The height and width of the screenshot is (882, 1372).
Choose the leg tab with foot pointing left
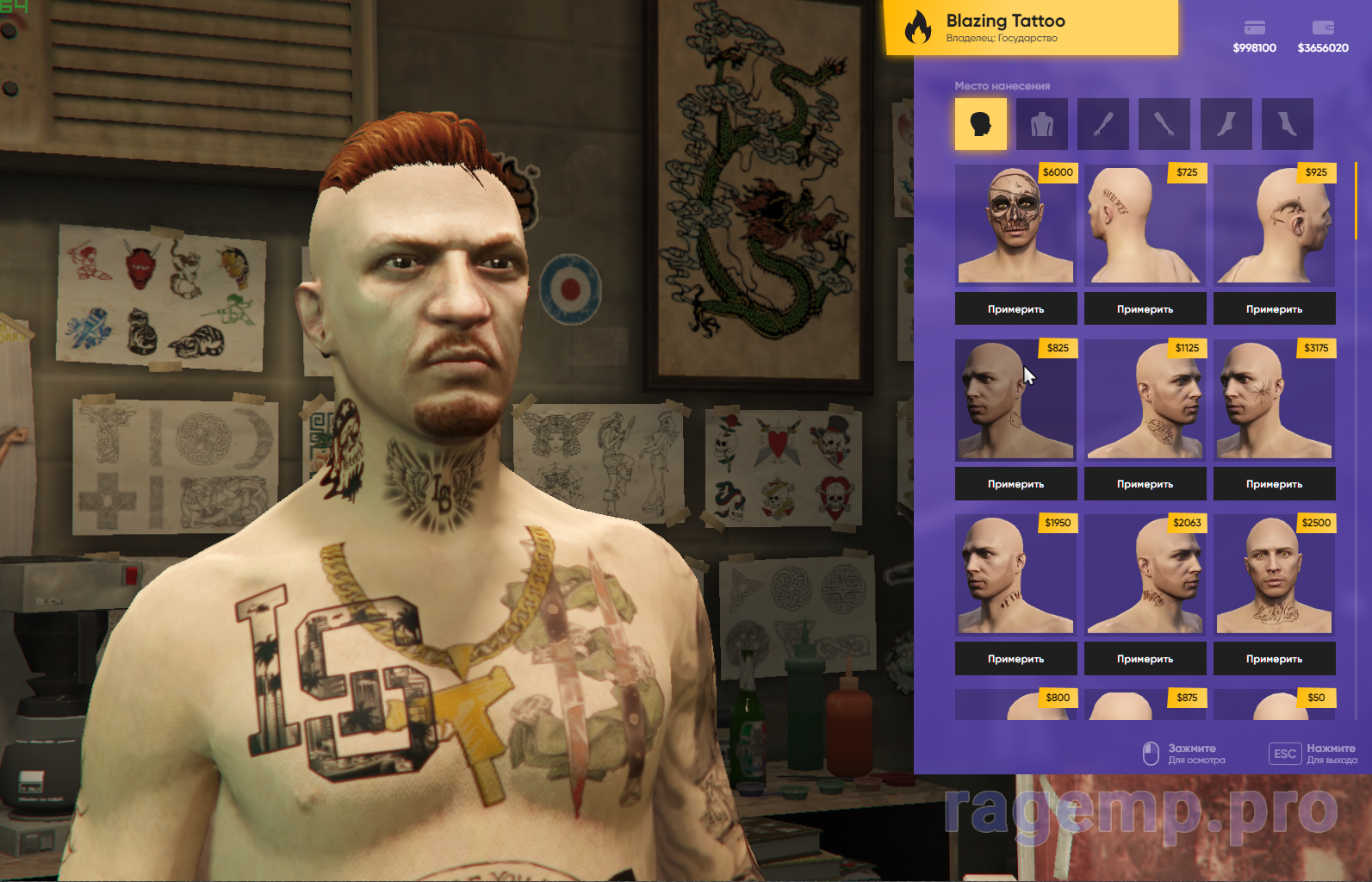[x=1226, y=124]
